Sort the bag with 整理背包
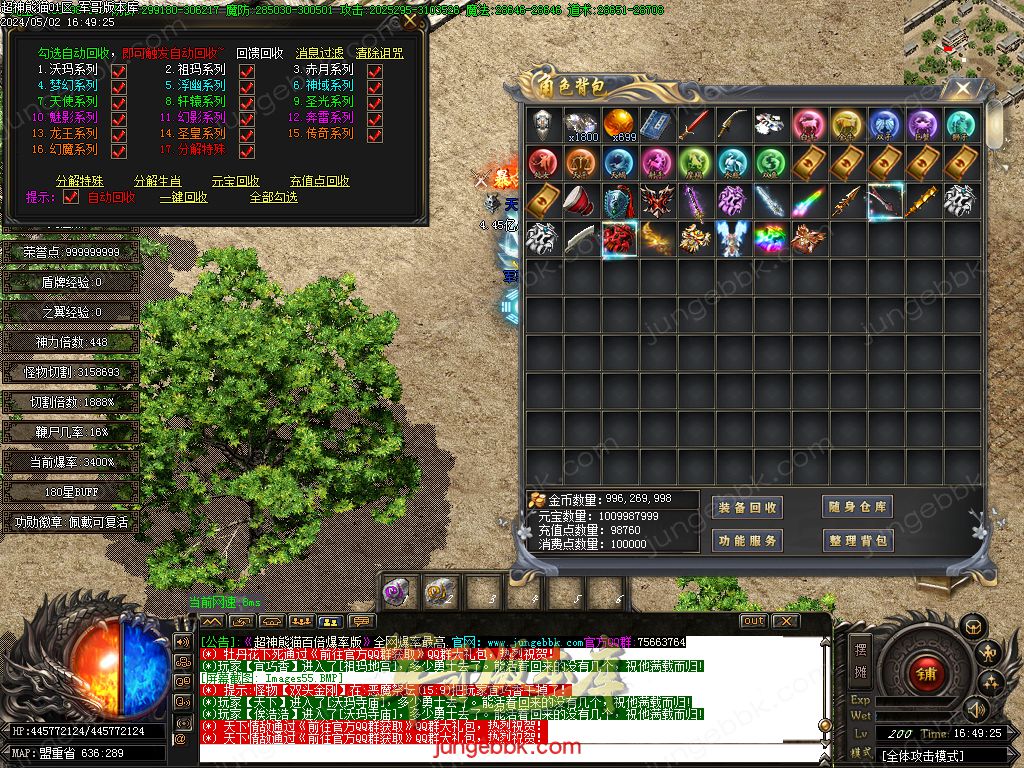The width and height of the screenshot is (1024, 768). [x=857, y=541]
